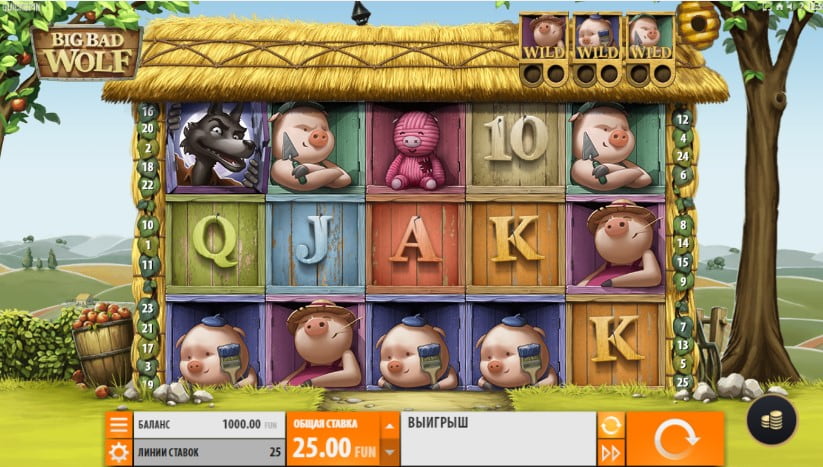Click the total bet 25.00 panel

pos(334,439)
